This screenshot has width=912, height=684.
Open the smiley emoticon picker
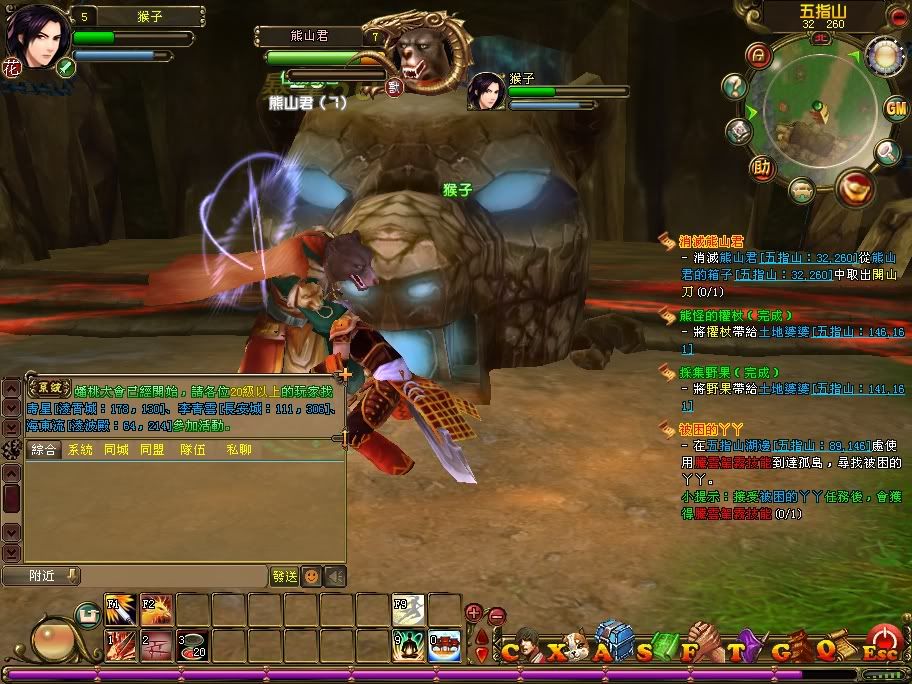312,576
